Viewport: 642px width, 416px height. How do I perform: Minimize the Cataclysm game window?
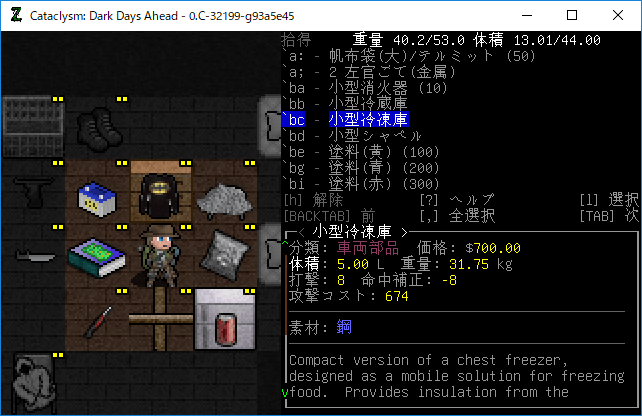coord(525,16)
